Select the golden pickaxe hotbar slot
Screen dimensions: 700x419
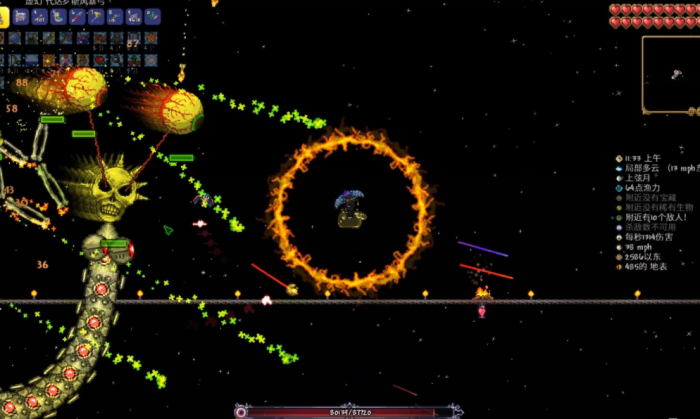[96, 17]
